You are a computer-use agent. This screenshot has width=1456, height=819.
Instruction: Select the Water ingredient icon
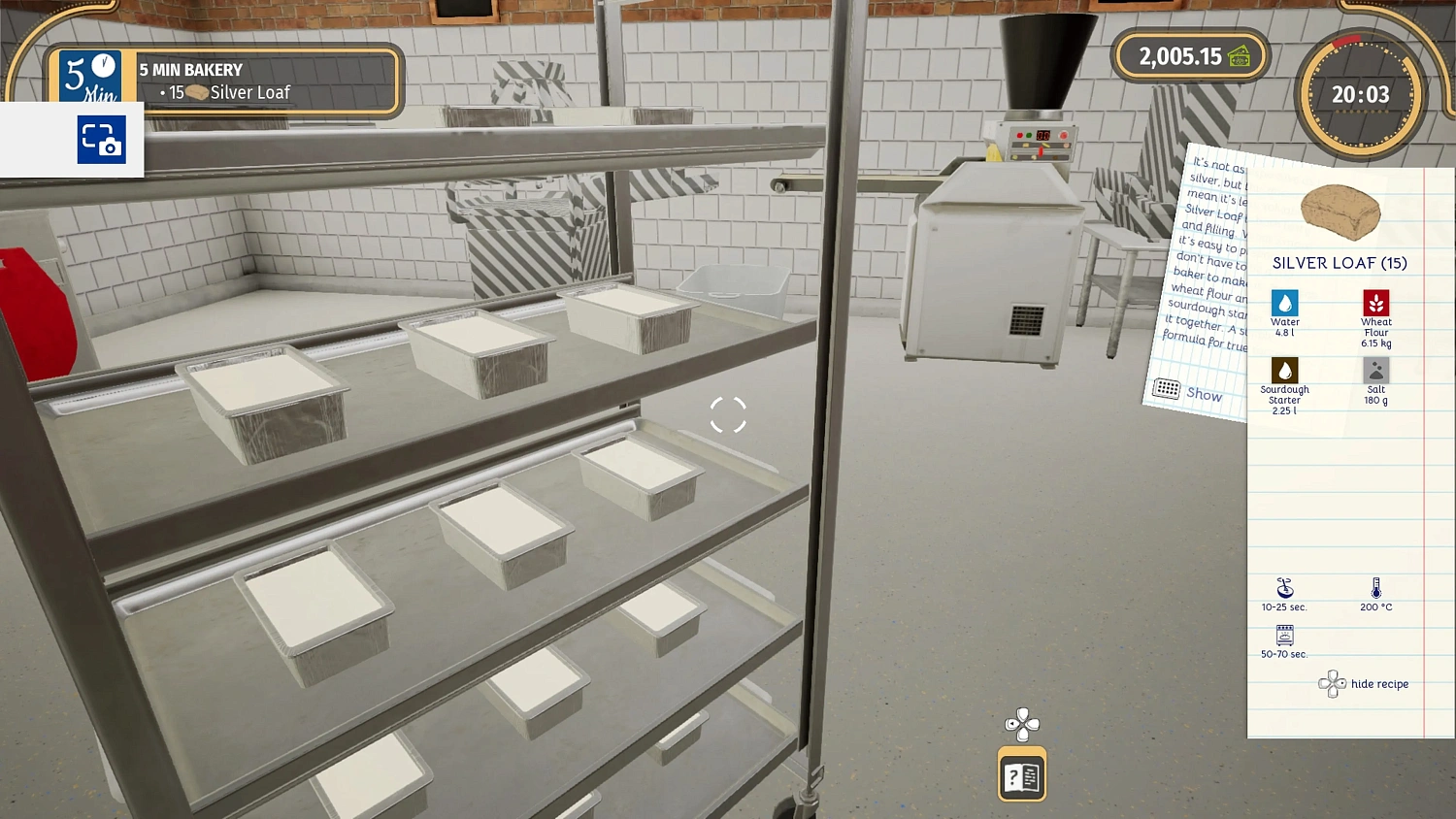(1284, 304)
